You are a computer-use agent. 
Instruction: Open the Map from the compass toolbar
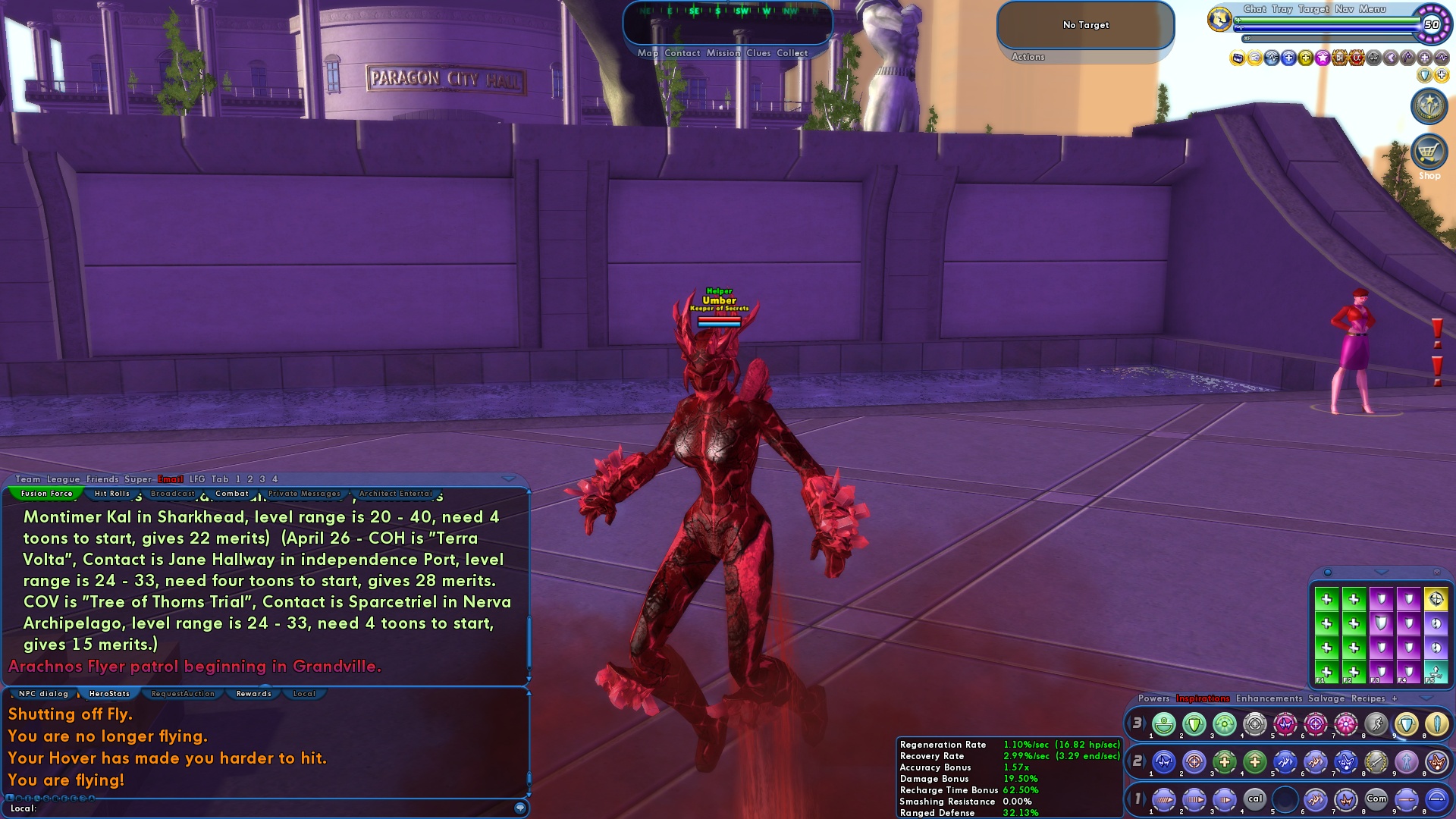point(646,53)
